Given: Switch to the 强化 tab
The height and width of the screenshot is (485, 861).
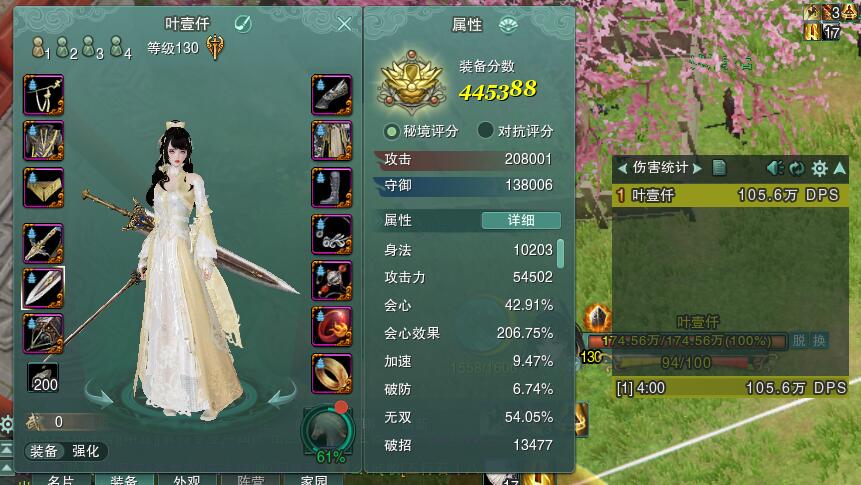Looking at the screenshot, I should 85,451.
